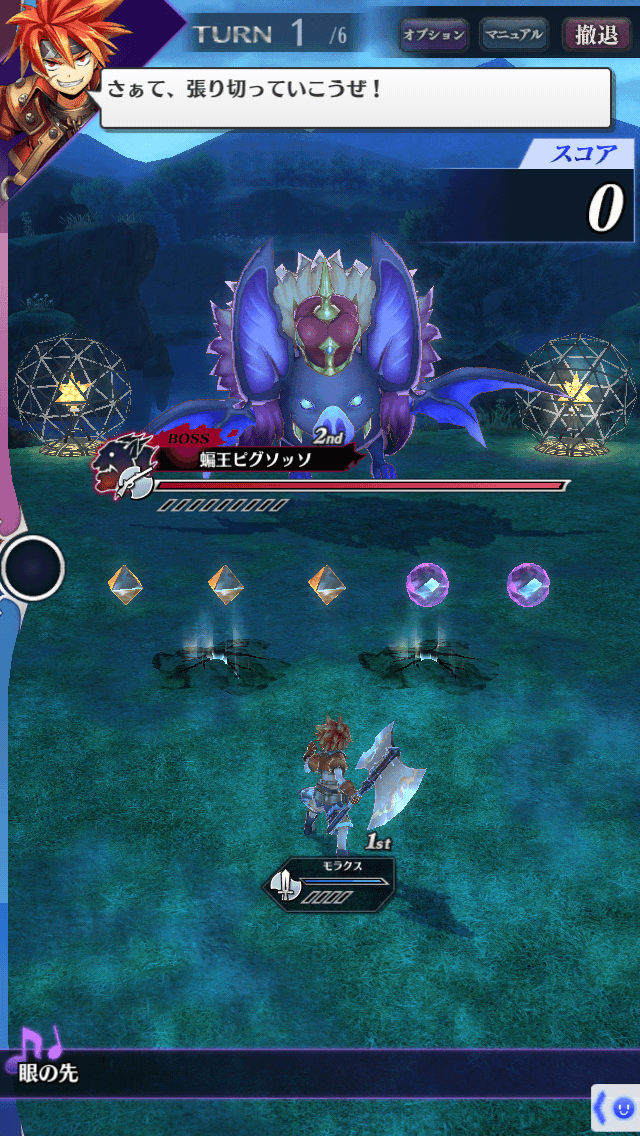Tap the 撤退 retreat button
This screenshot has height=1136, width=640.
(596, 35)
